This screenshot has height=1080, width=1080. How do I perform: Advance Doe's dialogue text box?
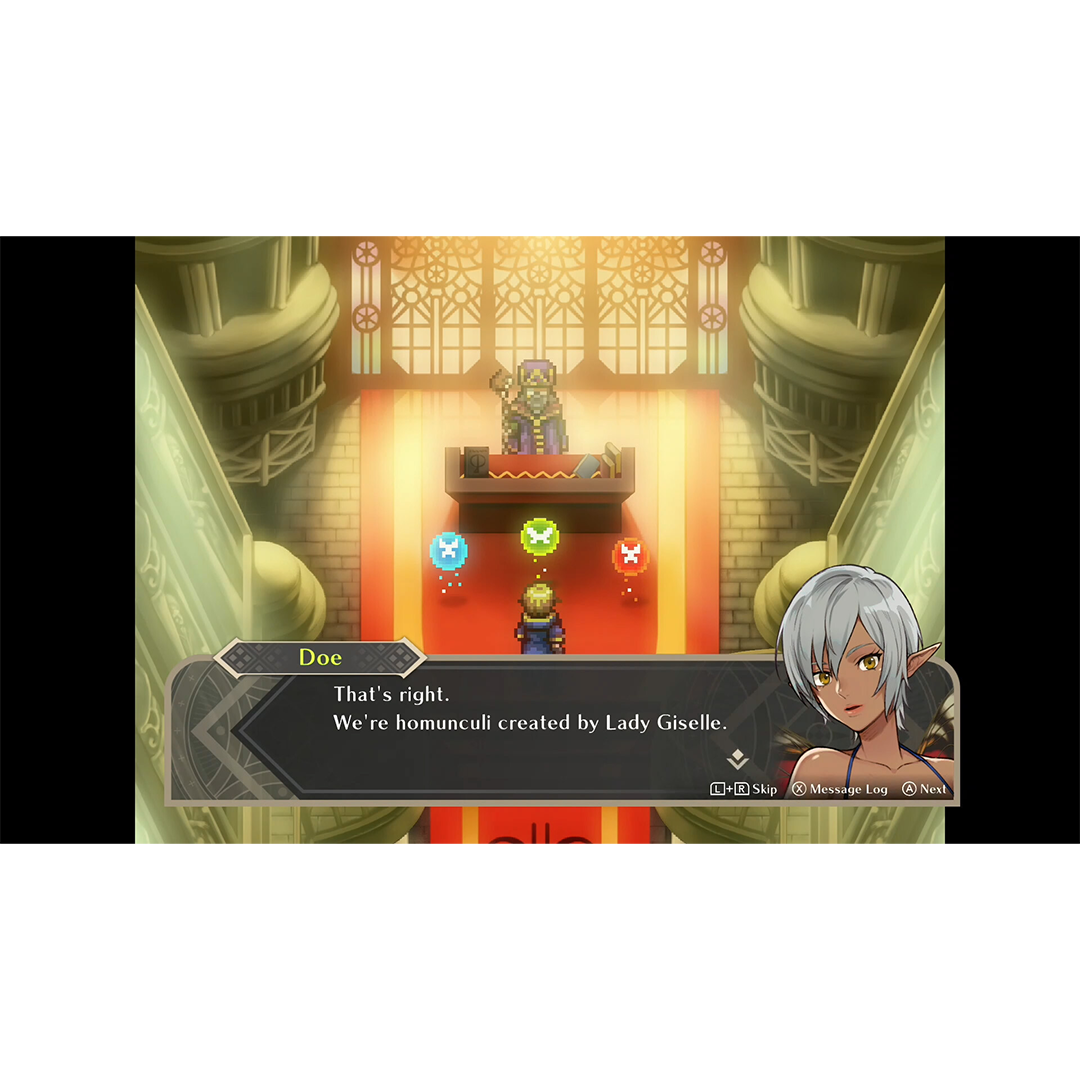[x=925, y=789]
